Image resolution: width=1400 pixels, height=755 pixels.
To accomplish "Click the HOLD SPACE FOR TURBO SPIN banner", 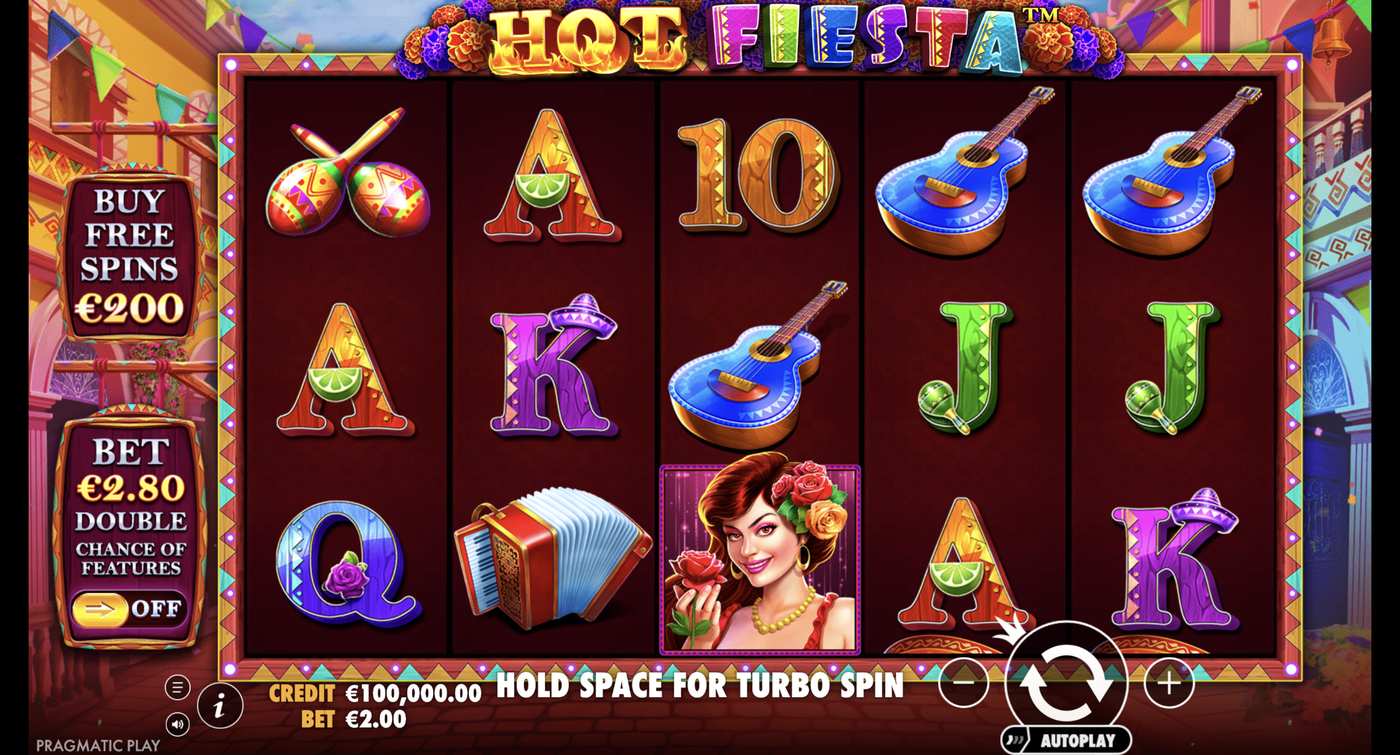I will pos(700,688).
